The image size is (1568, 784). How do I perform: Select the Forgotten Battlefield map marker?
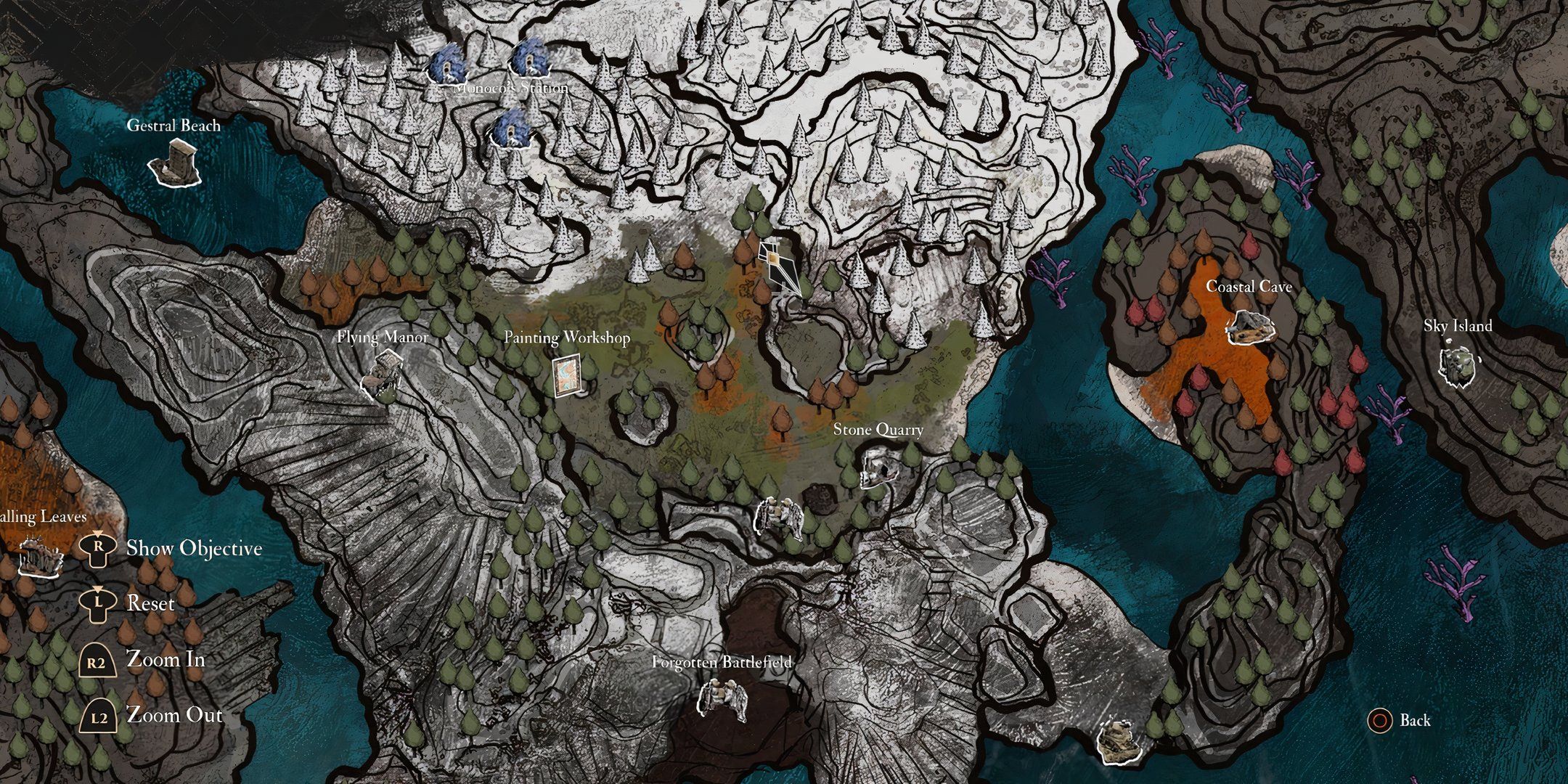click(x=722, y=700)
